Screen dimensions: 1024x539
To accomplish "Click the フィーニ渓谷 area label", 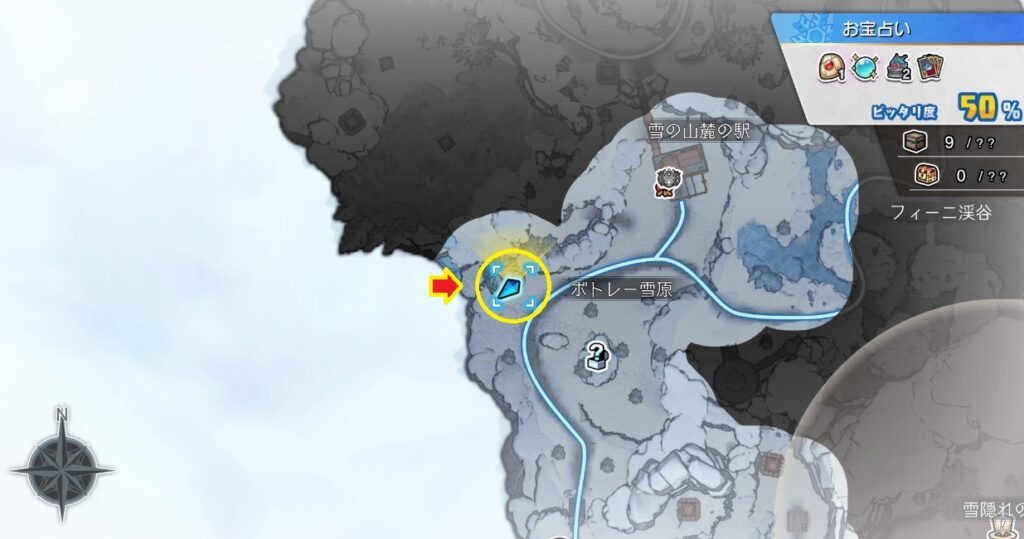I will pos(941,212).
